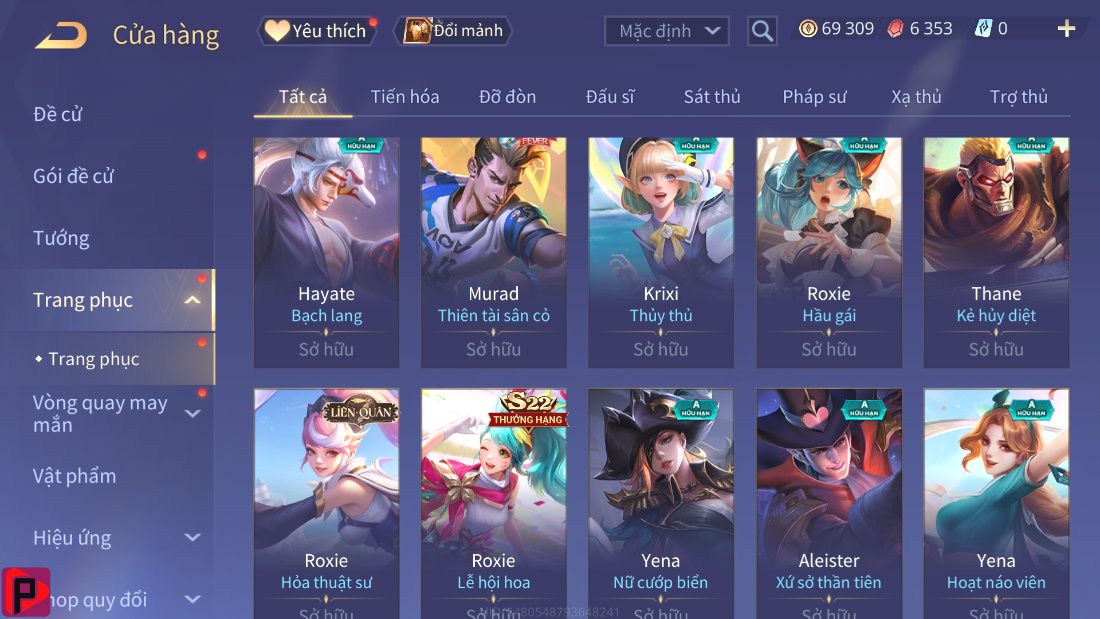Pick the Thane Kẻ hủy diệt skin card
The image size is (1100, 619).
[996, 252]
